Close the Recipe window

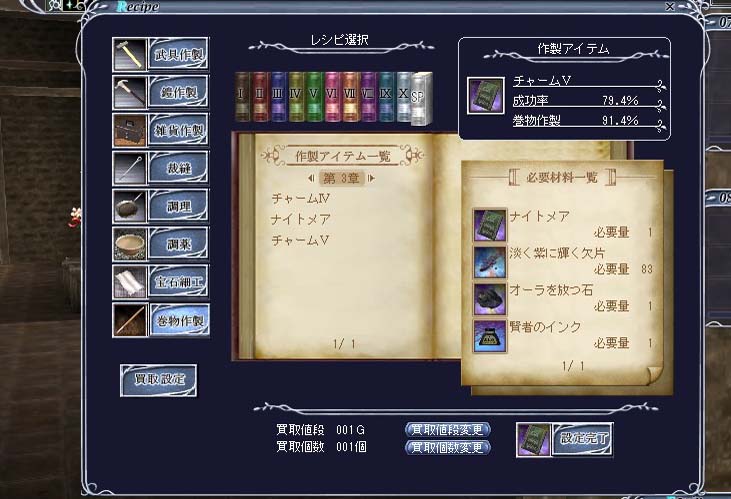coord(670,6)
